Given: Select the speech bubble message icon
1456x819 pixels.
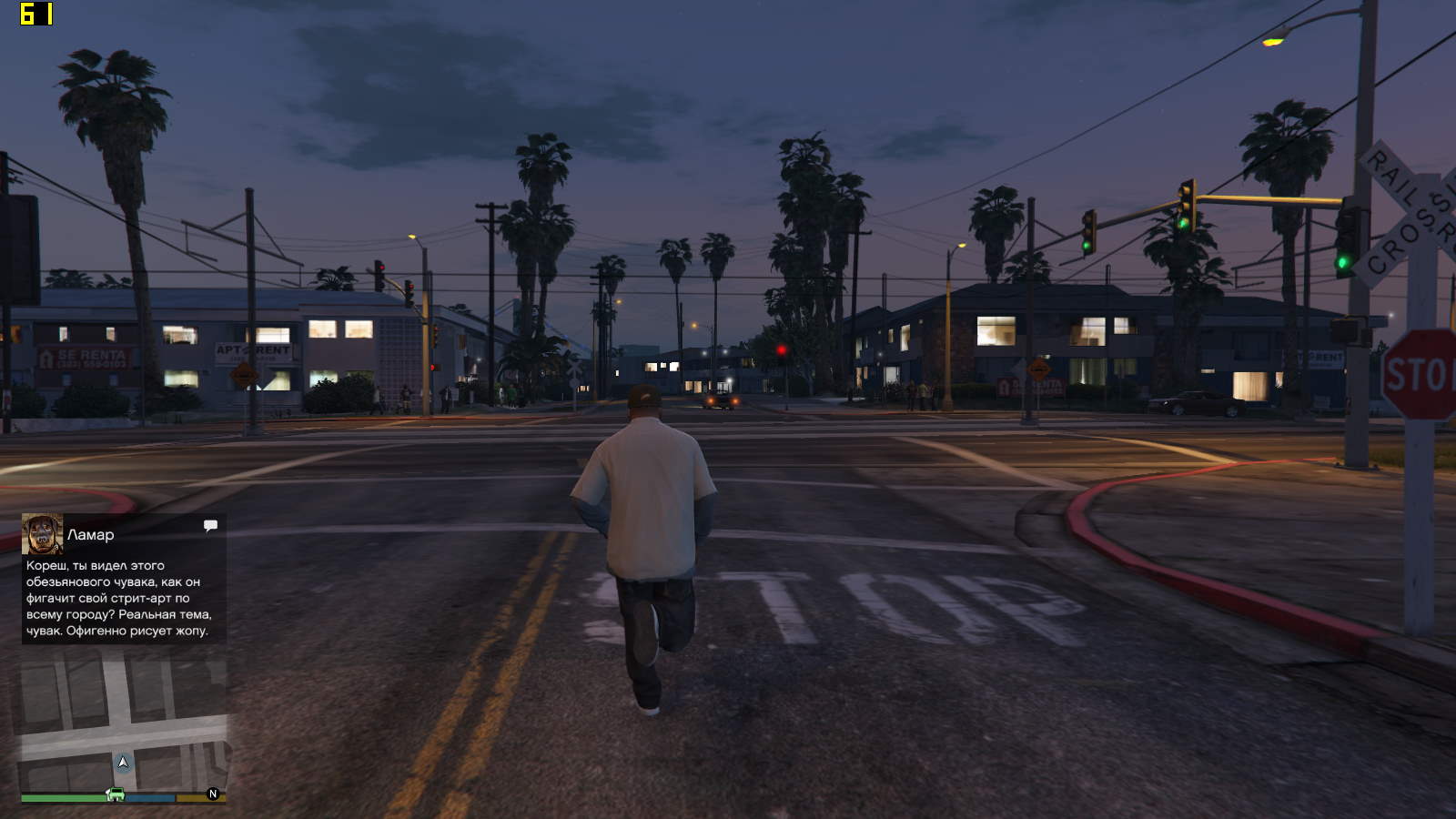Looking at the screenshot, I should 210,525.
